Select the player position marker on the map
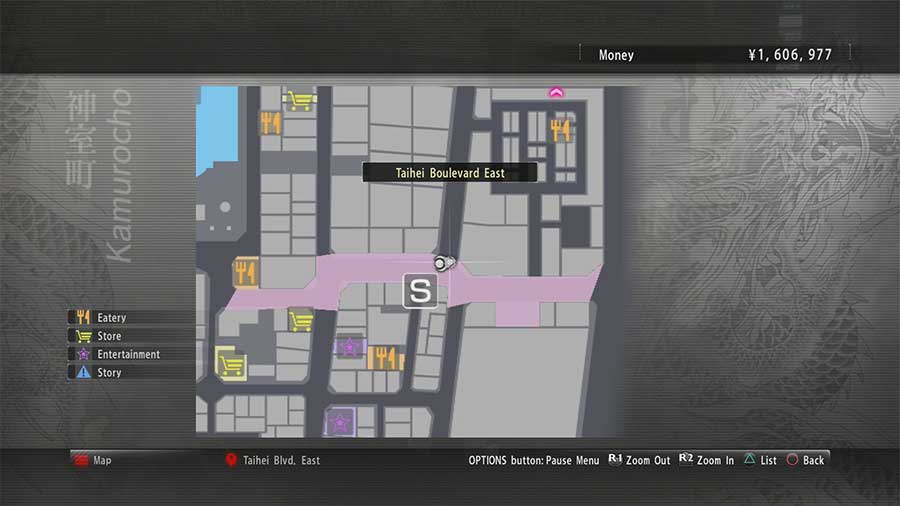Screen dimensions: 900x506 (x=443, y=262)
